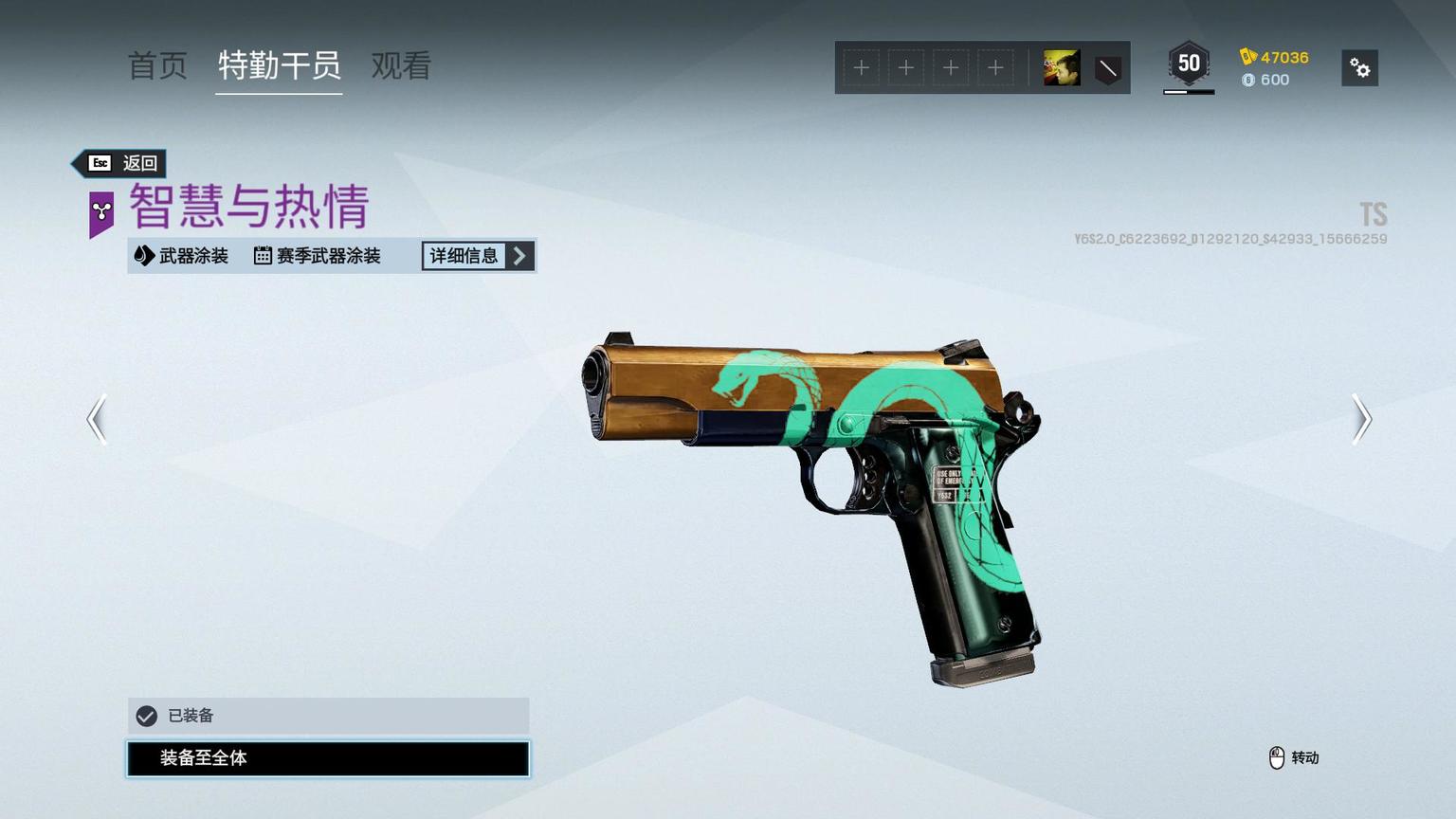1456x819 pixels.
Task: Open 详细信息 details for this skin
Action: 478,256
